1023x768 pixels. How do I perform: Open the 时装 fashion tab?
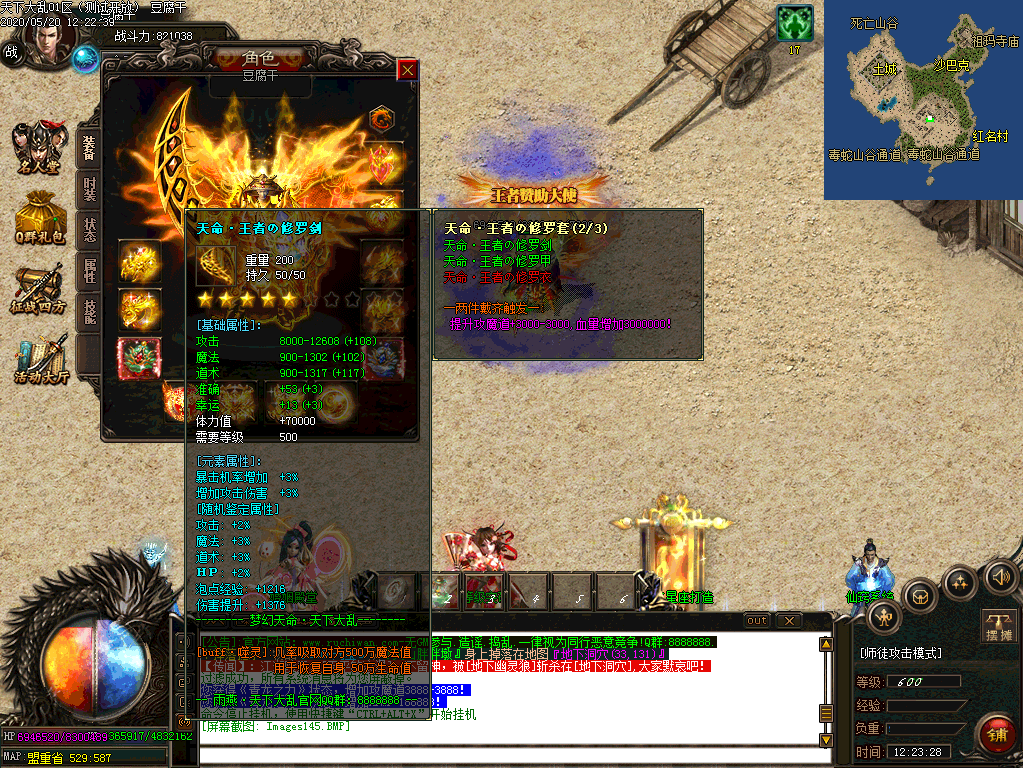click(x=89, y=190)
